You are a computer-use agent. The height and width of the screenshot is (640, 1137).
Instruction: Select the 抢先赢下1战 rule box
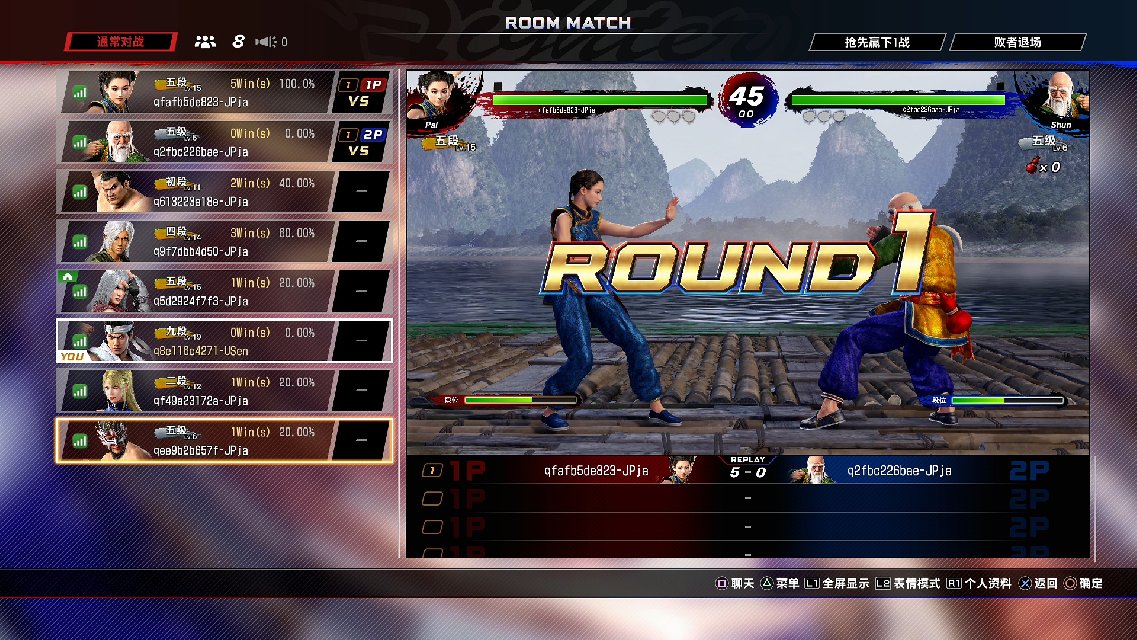tap(877, 42)
